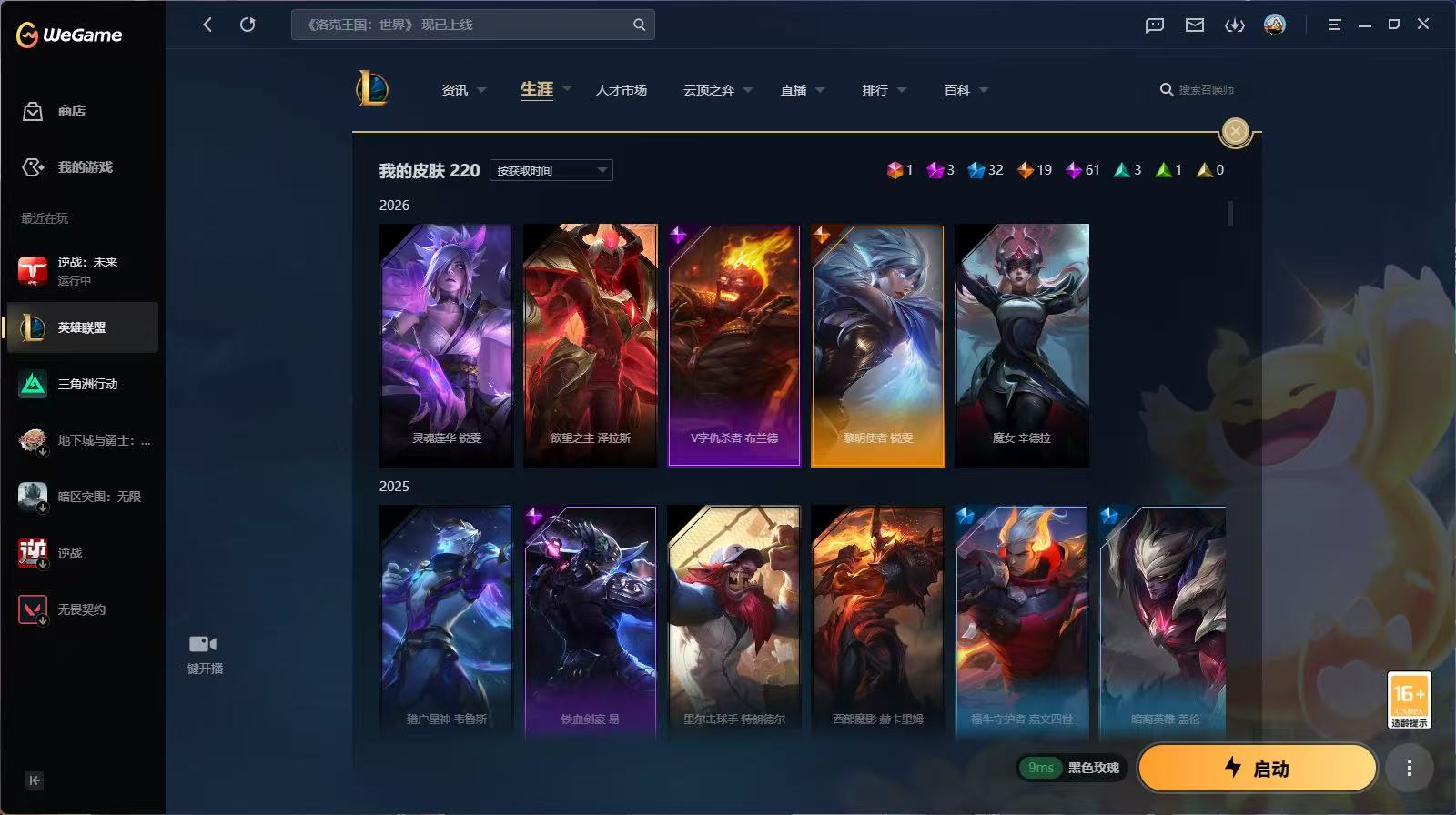Pick the 魔女 辛德拉 skin card
Screen dimensions: 1456x815
1022,346
